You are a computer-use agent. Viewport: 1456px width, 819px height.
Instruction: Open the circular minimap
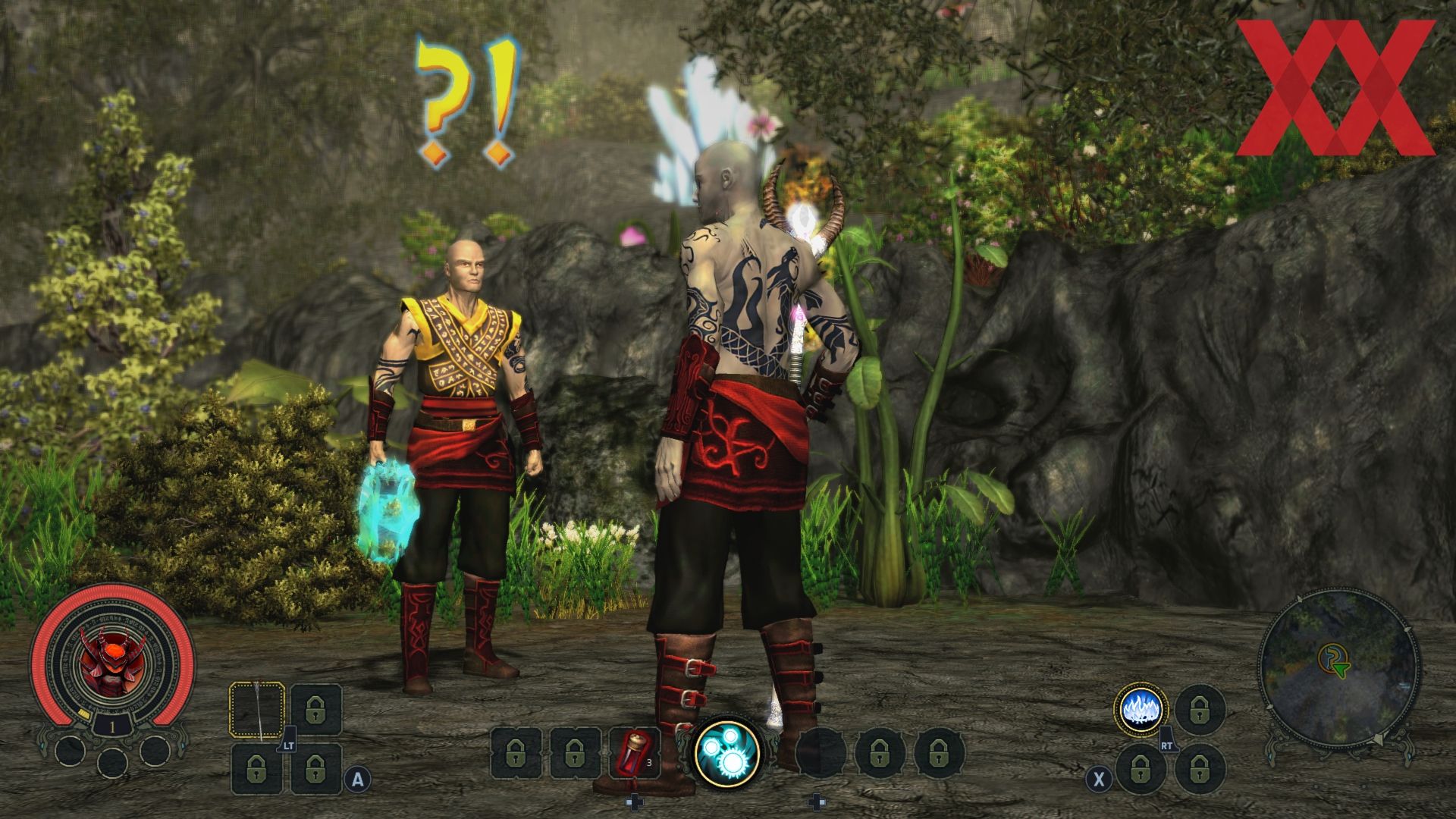click(x=1339, y=667)
